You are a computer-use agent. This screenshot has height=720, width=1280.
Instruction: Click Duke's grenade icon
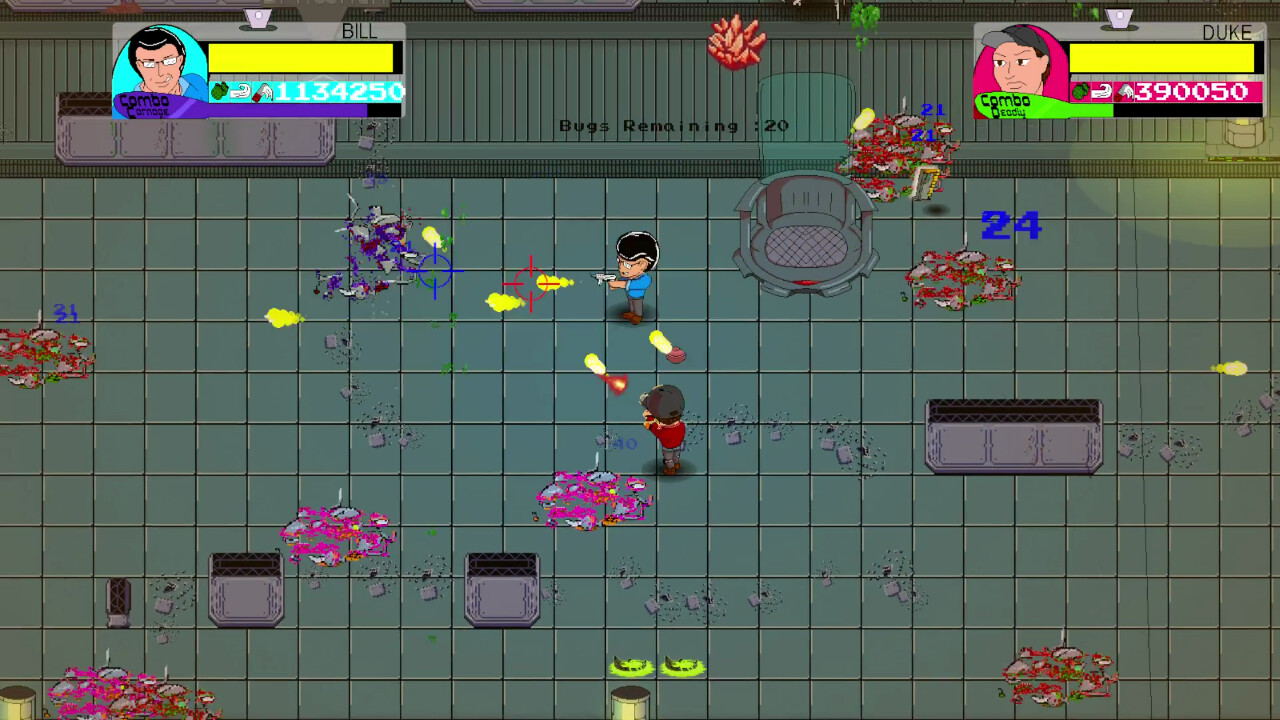[x=1082, y=91]
